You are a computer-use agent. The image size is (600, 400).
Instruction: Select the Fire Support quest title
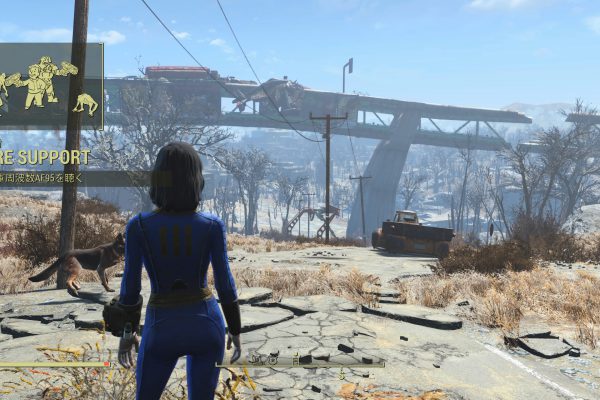click(45, 157)
